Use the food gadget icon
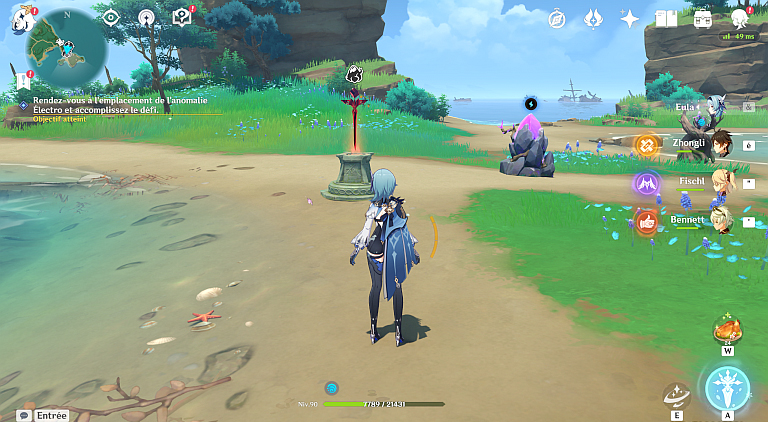768x422 pixels. [x=727, y=330]
